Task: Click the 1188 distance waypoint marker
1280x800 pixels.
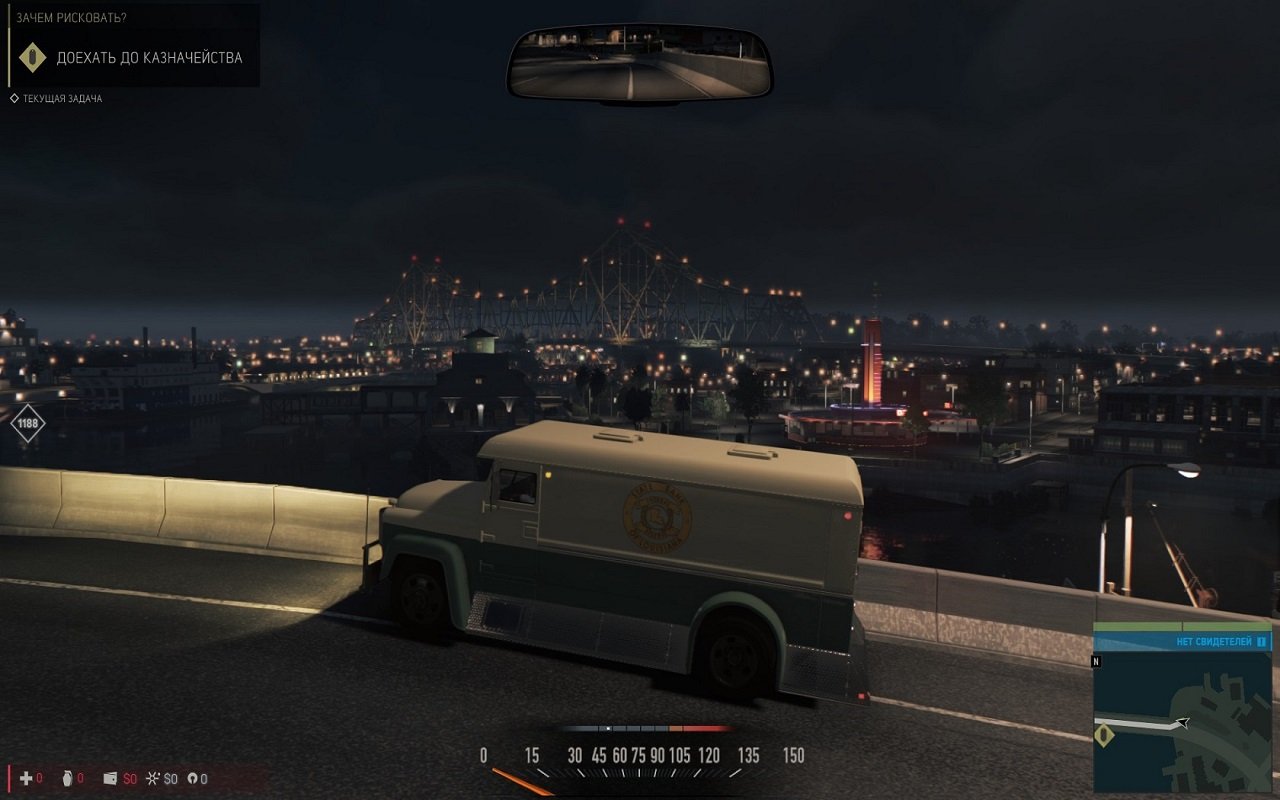Action: pos(28,423)
